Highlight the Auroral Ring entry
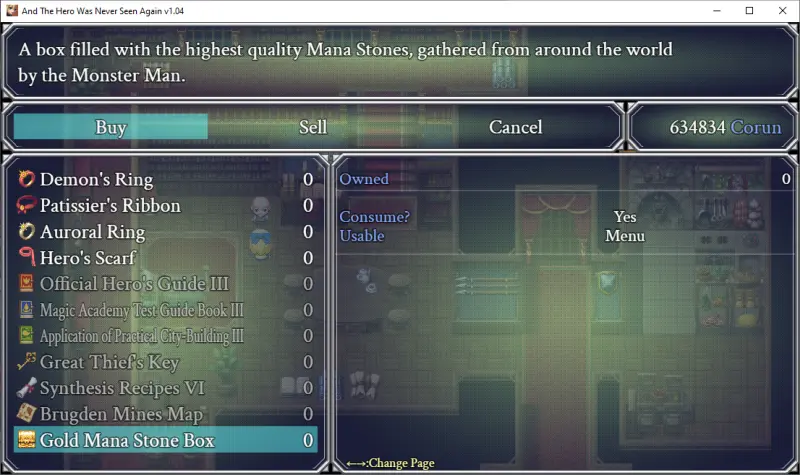 coord(92,232)
